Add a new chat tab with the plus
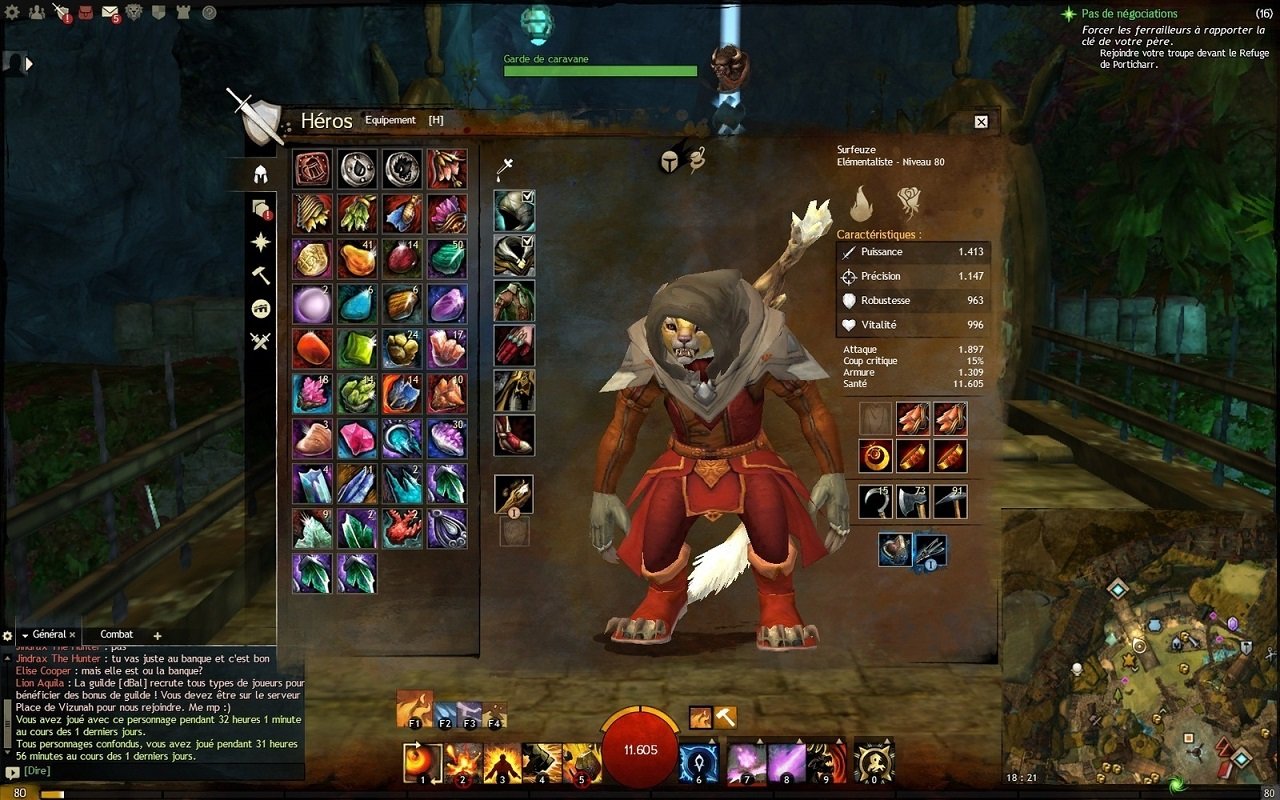 pos(156,634)
